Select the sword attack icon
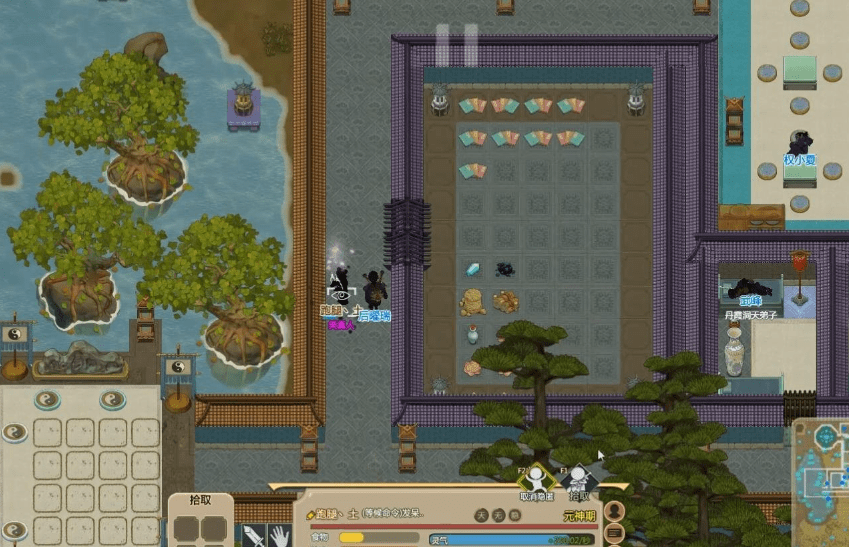Screen dimensions: 849x547 point(252,536)
